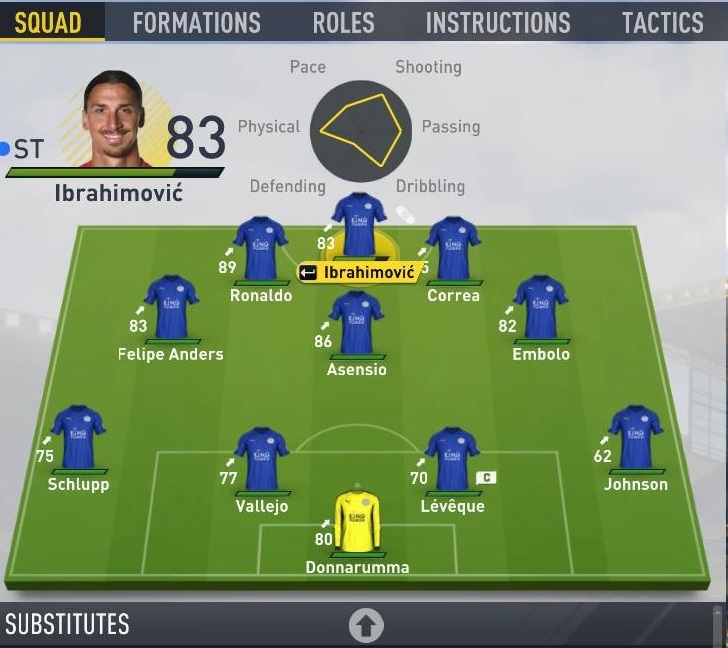Image resolution: width=728 pixels, height=648 pixels.
Task: Expand the Substitutes panel arrow
Action: (x=366, y=626)
